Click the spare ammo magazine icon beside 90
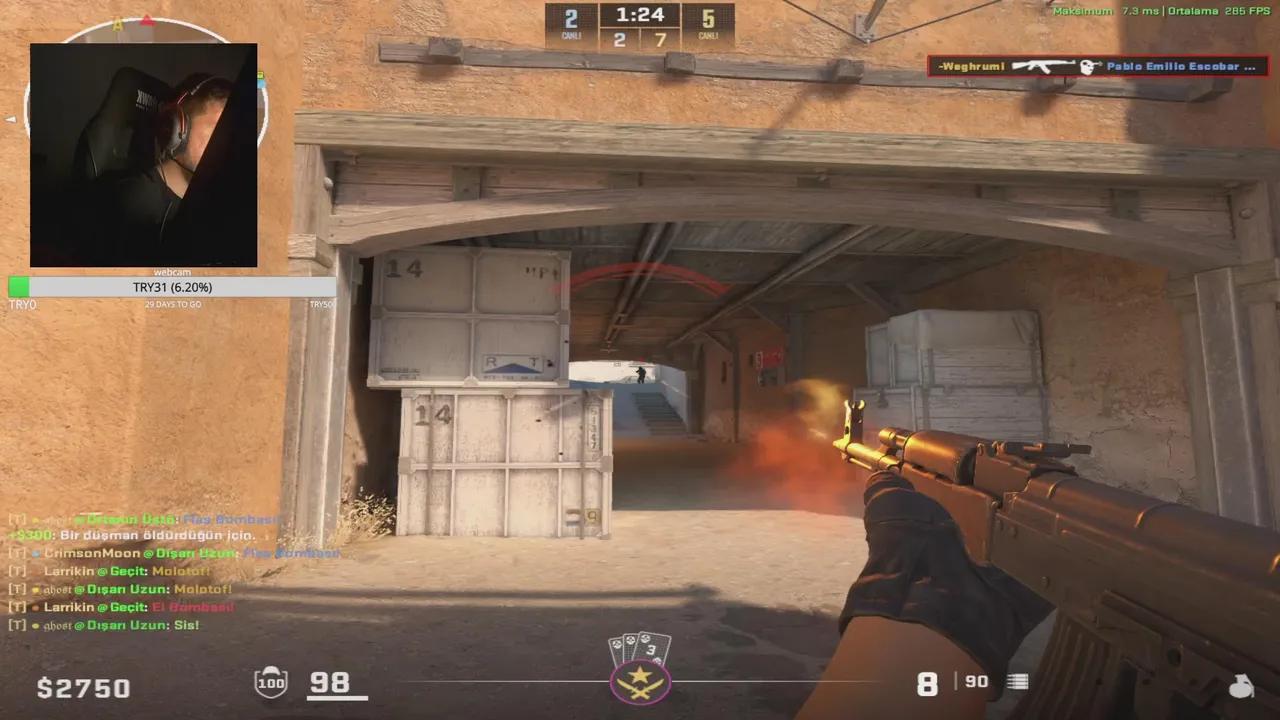Screen dimensions: 1280x720 [x=1017, y=682]
